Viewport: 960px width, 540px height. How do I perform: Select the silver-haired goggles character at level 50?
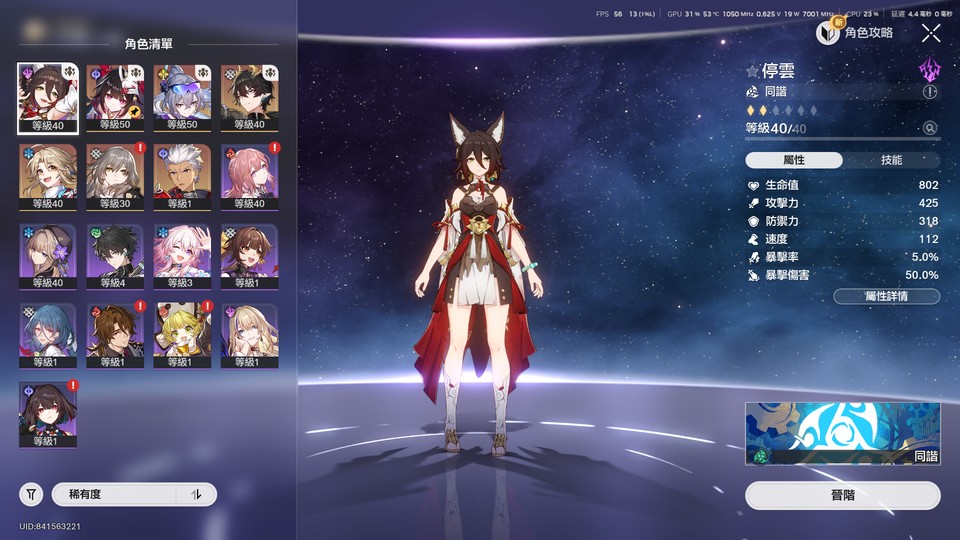click(x=182, y=98)
